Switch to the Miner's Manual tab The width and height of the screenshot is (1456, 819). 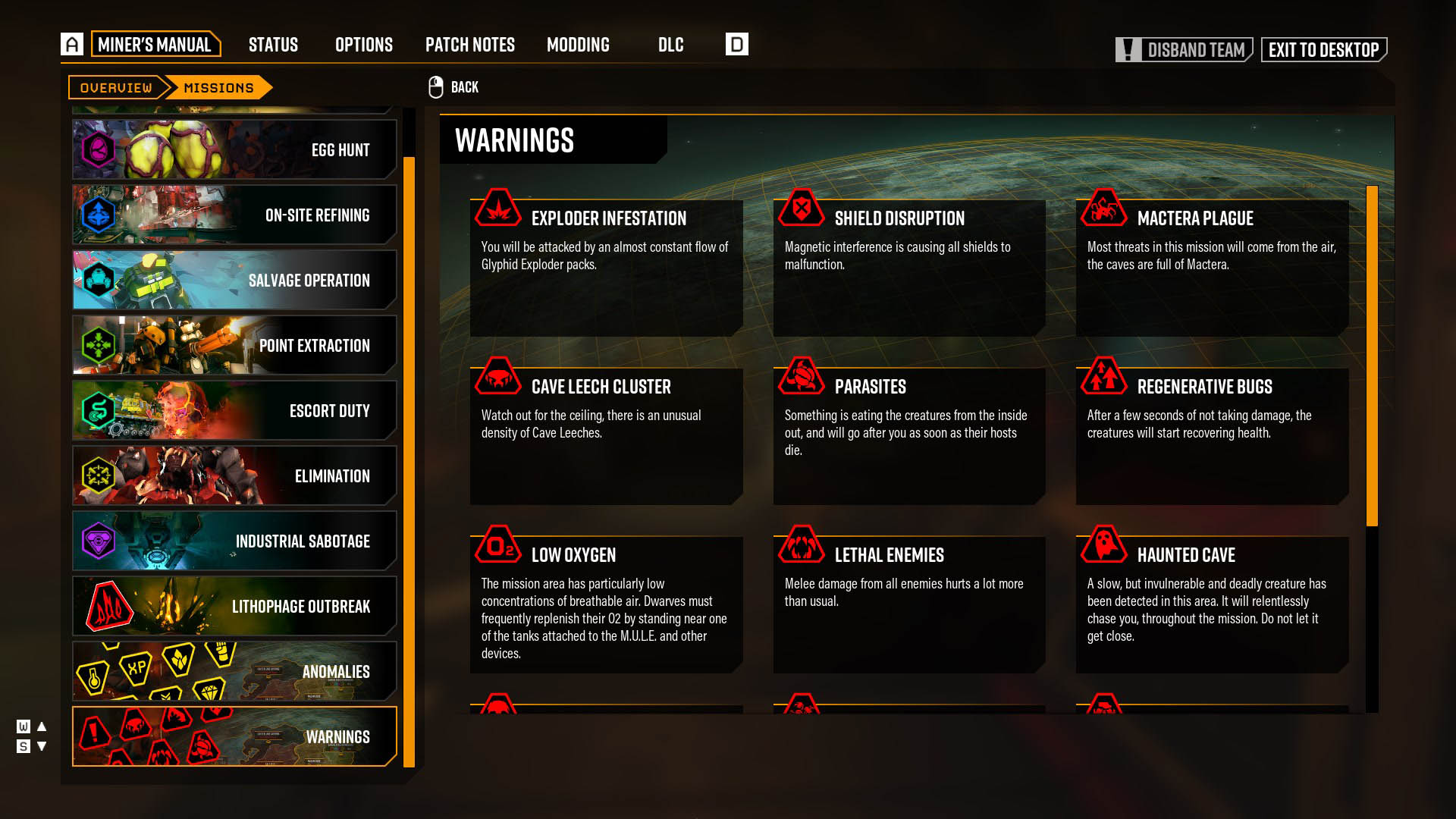(x=155, y=45)
